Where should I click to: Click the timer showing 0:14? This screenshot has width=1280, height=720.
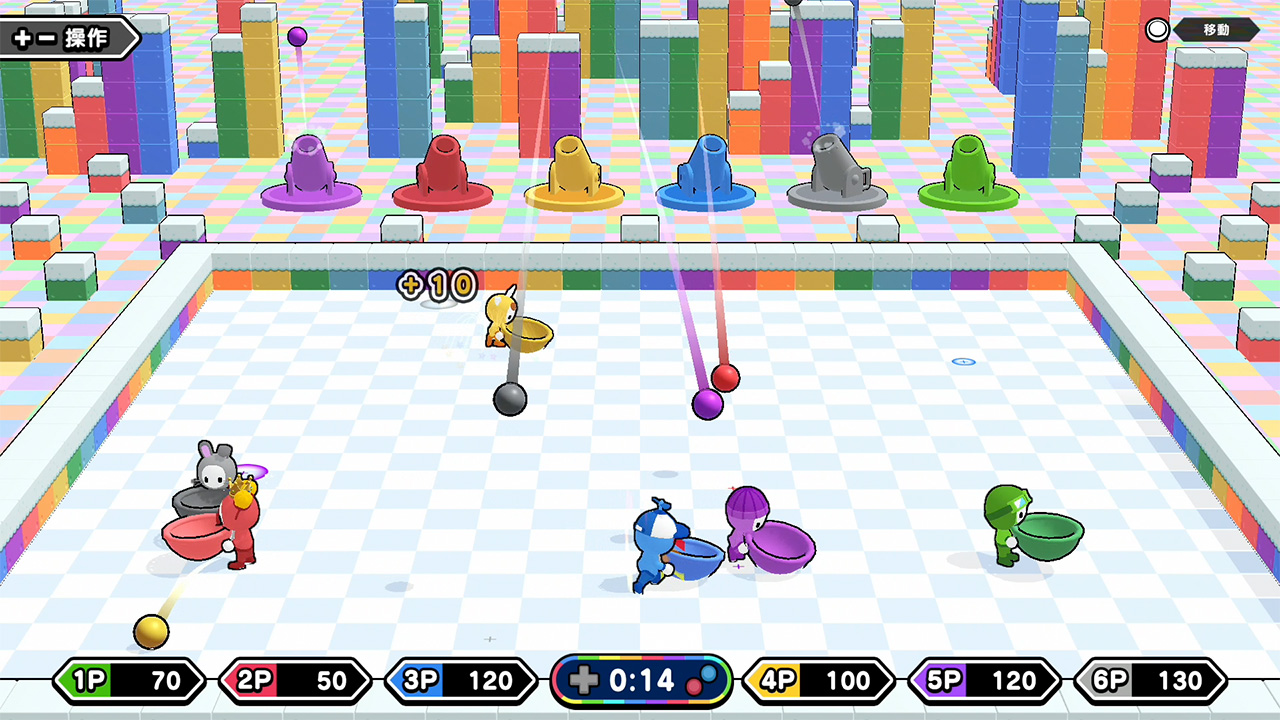[x=642, y=681]
